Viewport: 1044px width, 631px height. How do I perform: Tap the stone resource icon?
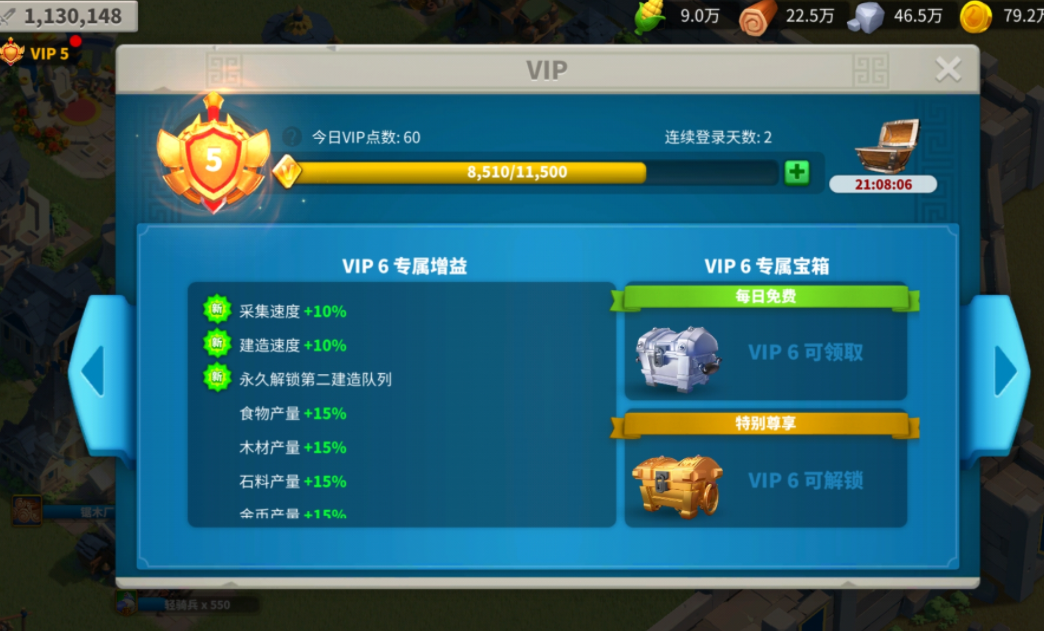pyautogui.click(x=866, y=16)
